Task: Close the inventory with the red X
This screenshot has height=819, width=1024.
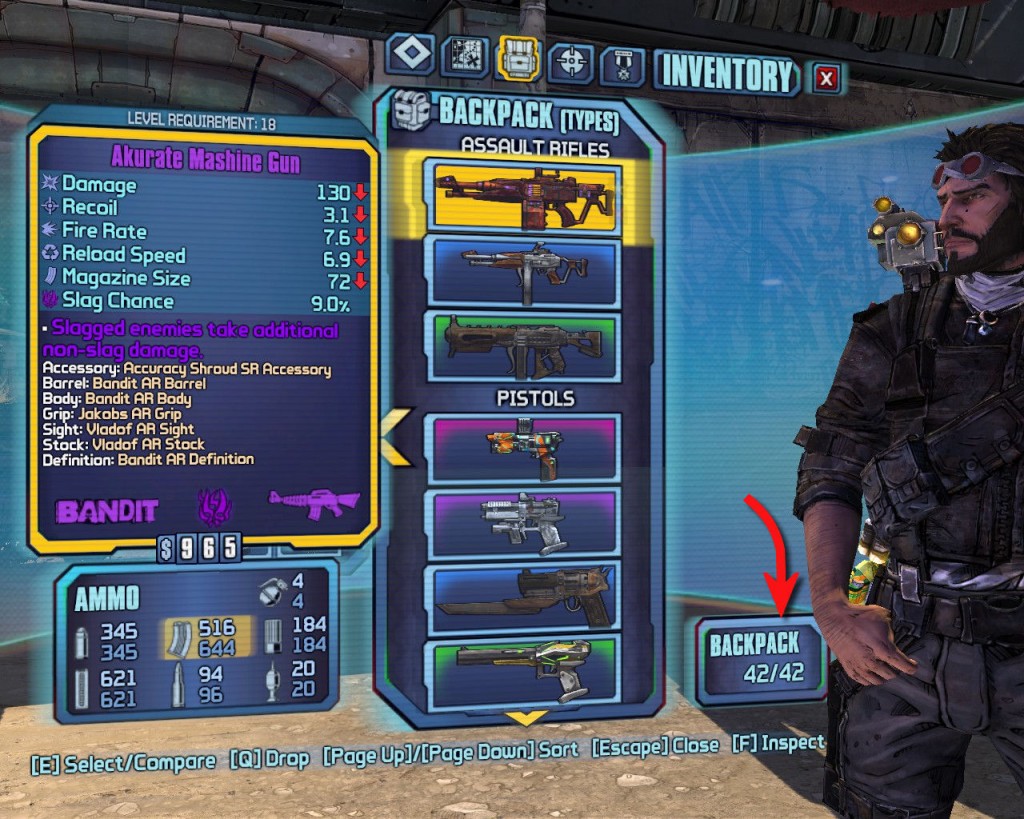Action: coord(826,77)
